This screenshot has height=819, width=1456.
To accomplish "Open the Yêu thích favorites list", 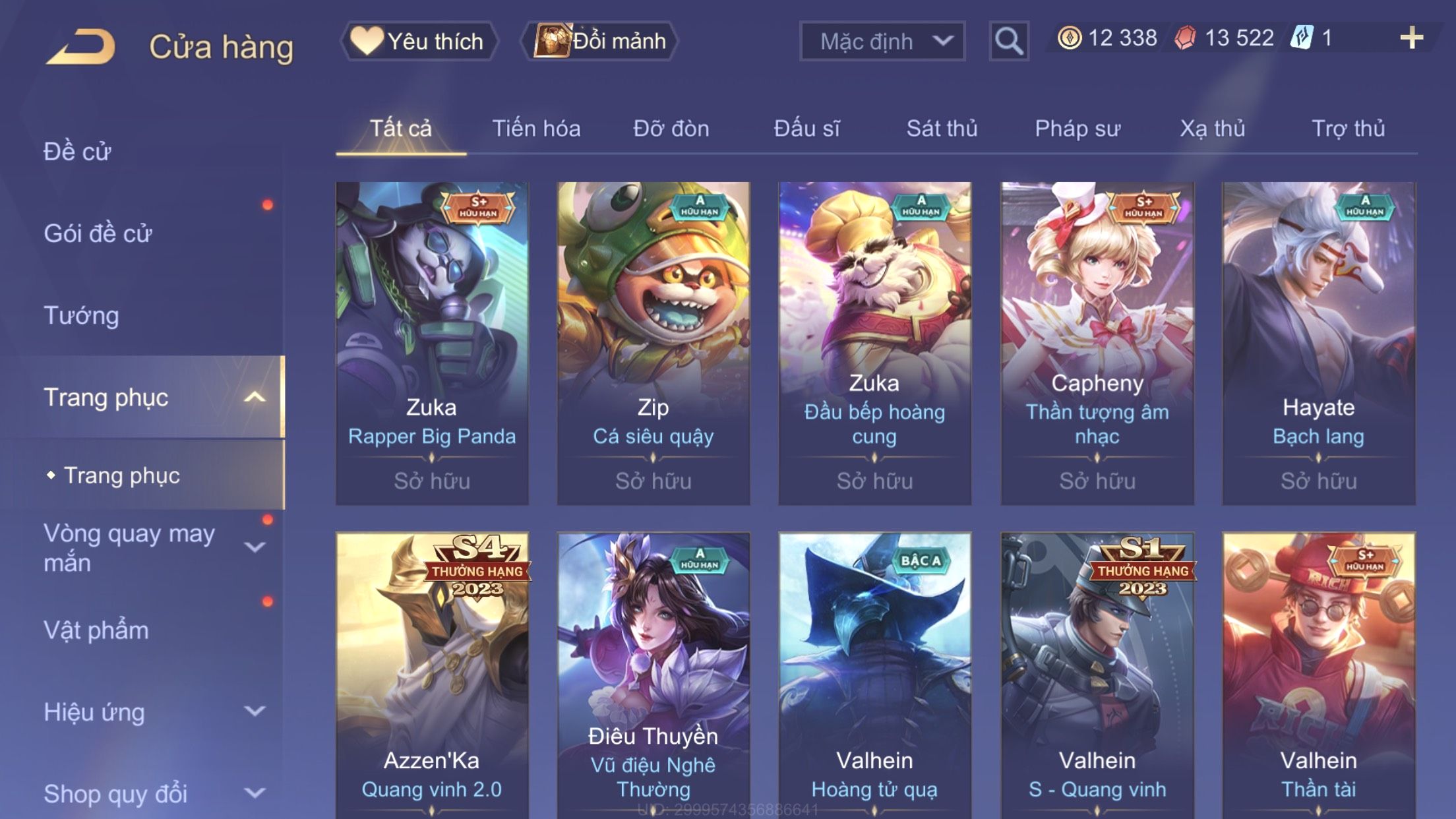I will coord(419,41).
